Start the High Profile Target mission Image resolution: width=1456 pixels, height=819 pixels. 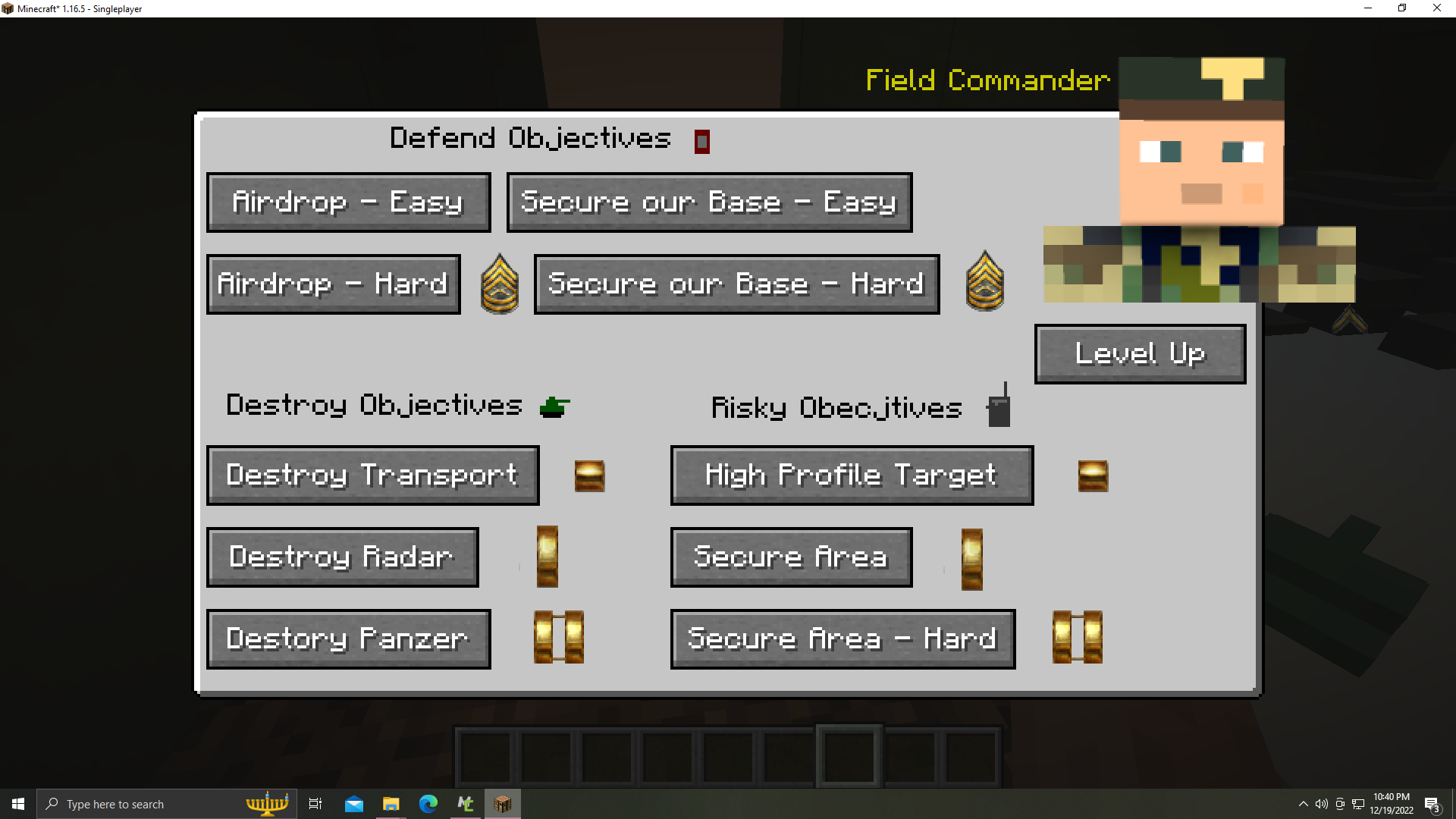851,475
